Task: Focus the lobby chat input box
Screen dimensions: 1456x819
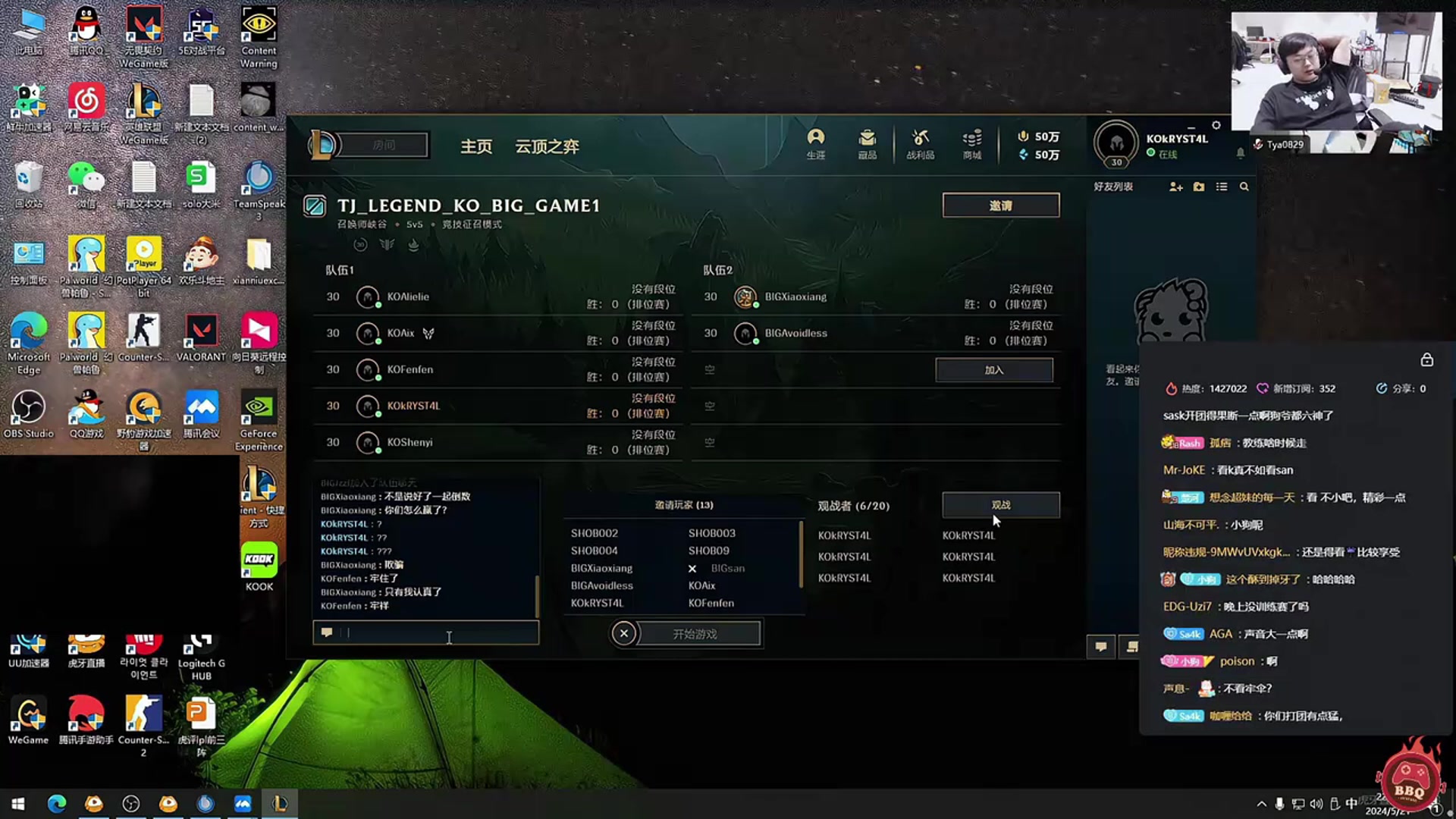Action: pyautogui.click(x=432, y=633)
